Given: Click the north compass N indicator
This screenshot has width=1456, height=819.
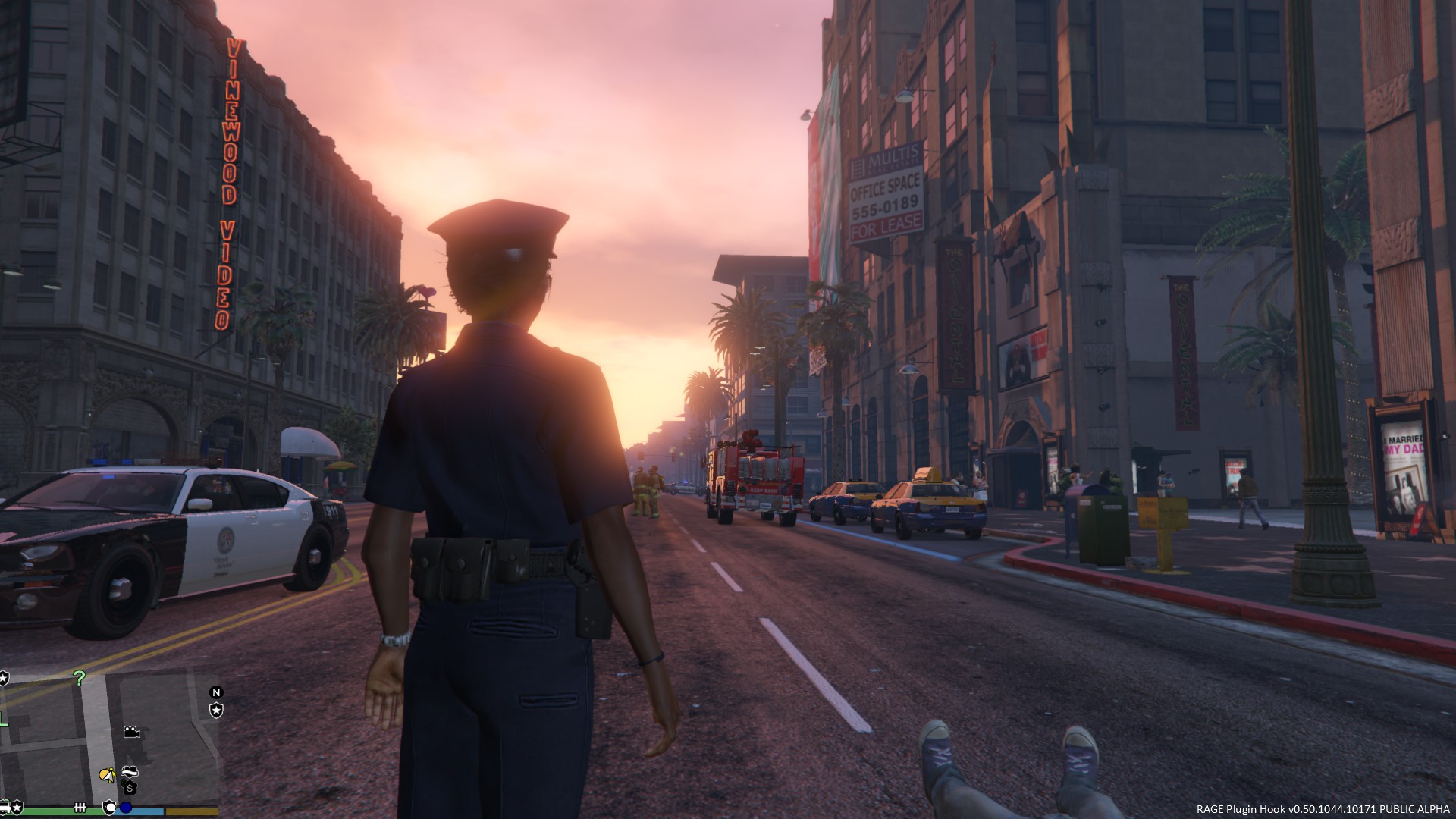Looking at the screenshot, I should [x=216, y=692].
